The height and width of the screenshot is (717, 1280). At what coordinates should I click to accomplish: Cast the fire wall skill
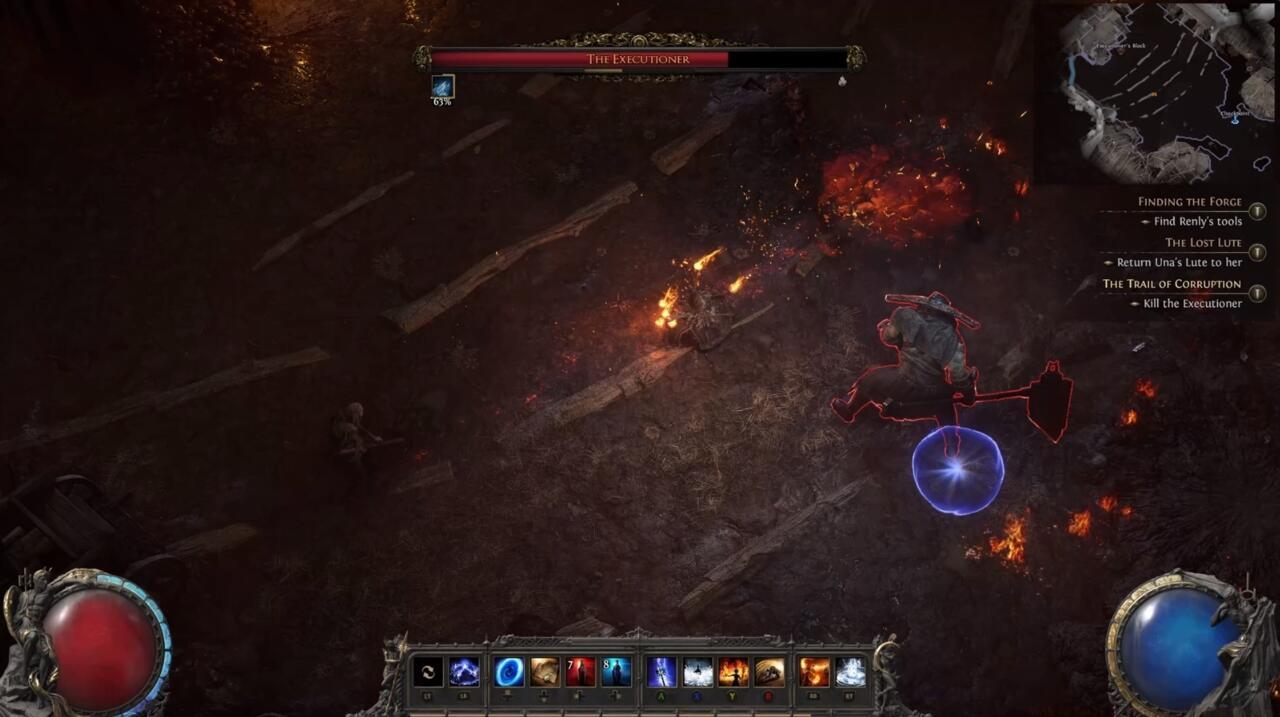(x=733, y=671)
